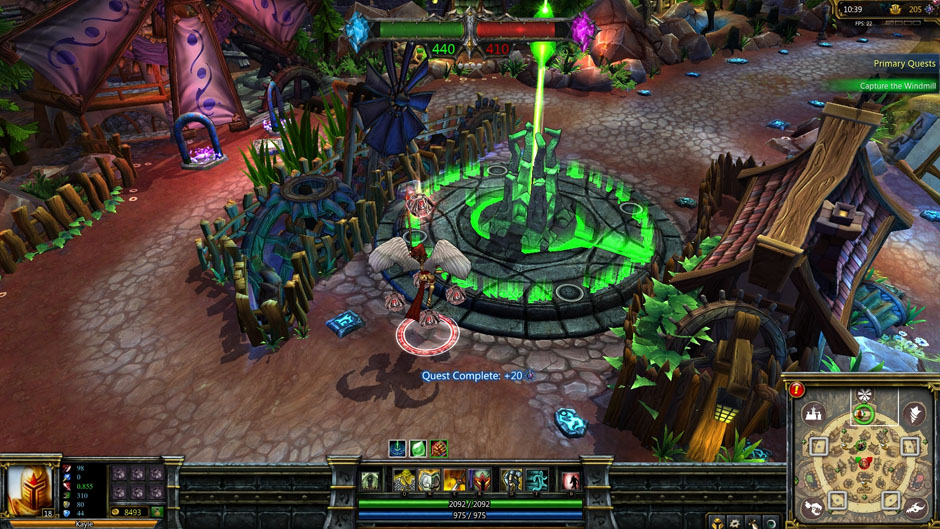Use the armored fist summoner spell

[512, 480]
